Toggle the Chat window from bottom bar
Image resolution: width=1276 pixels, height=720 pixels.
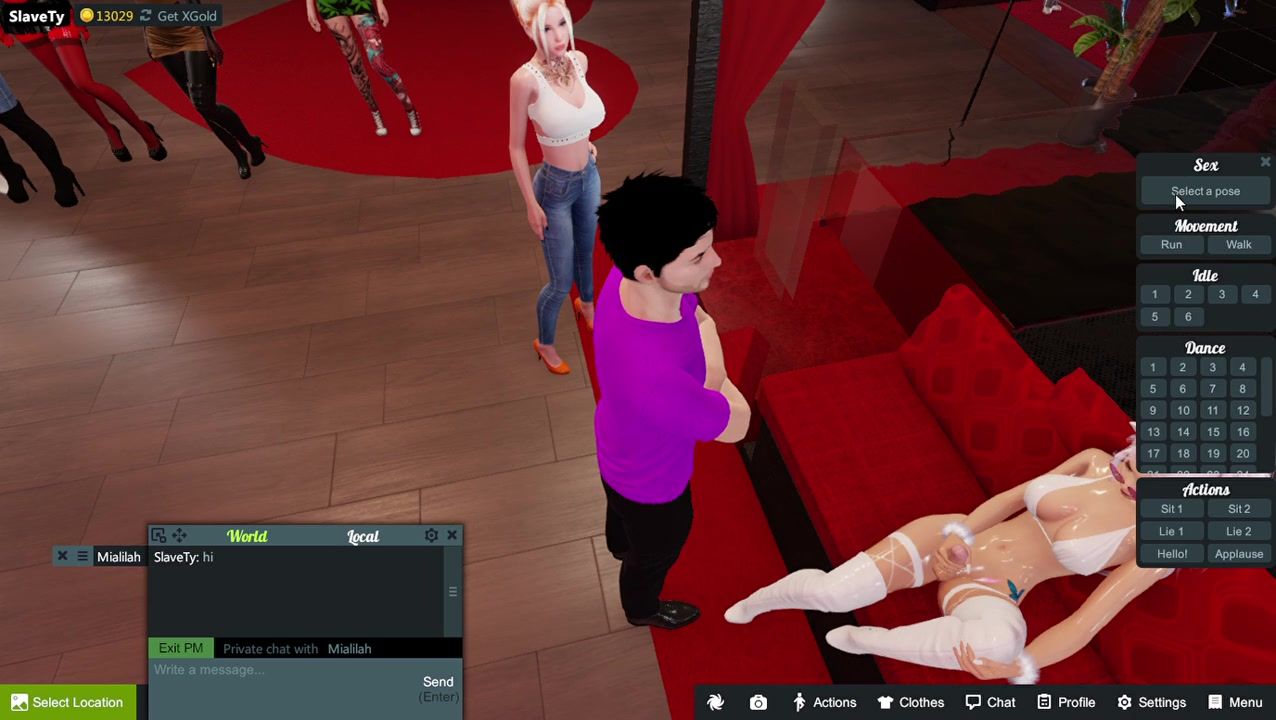coord(990,702)
